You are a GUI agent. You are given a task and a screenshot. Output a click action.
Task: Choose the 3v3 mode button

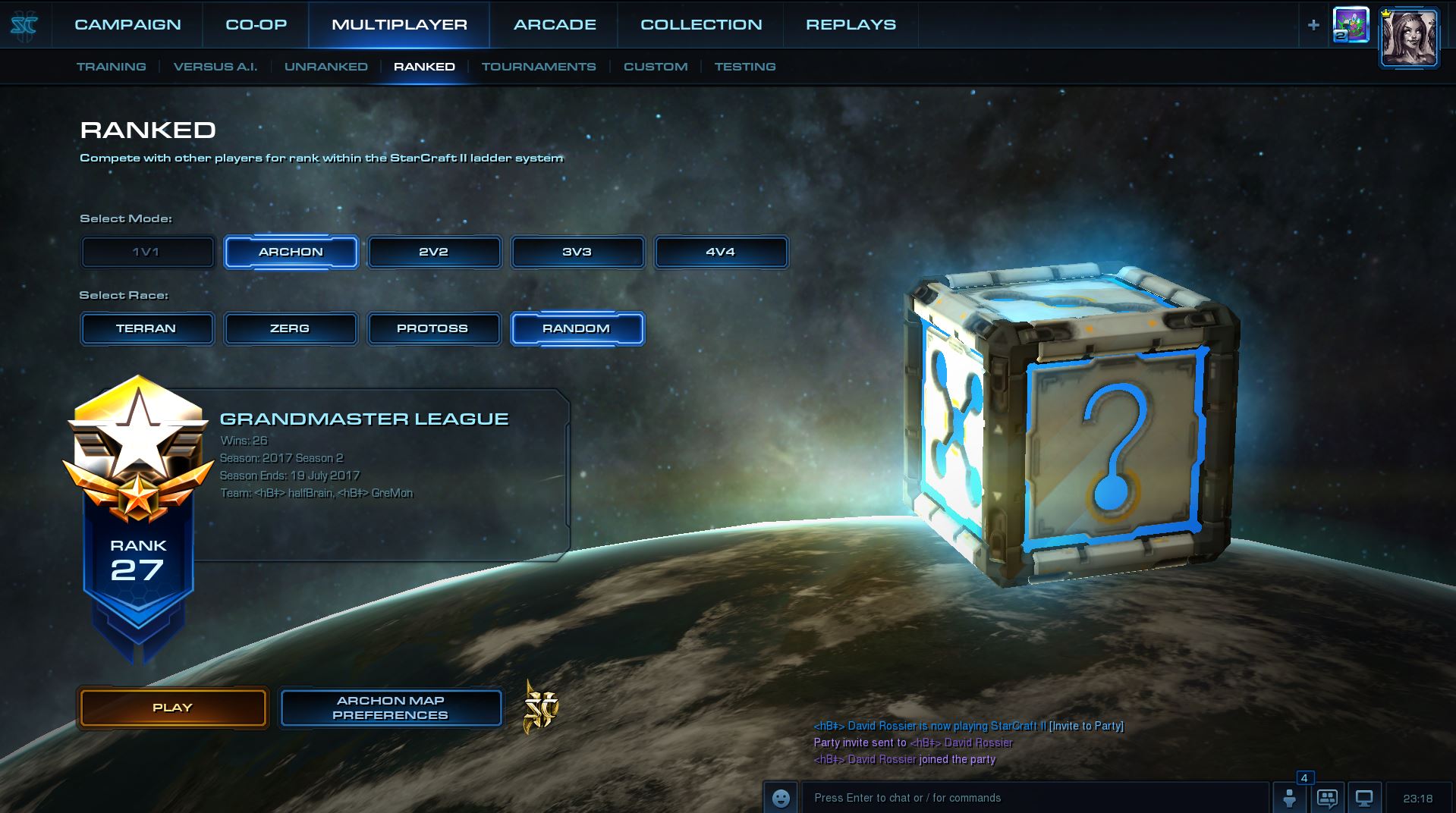(577, 253)
